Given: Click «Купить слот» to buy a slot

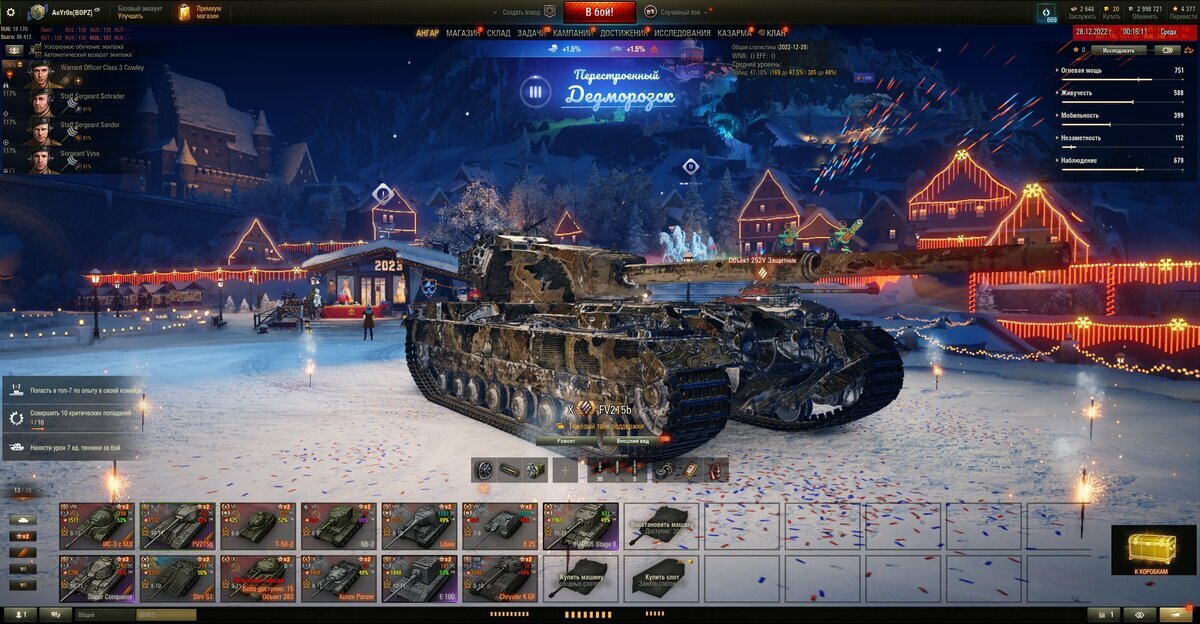Looking at the screenshot, I should pyautogui.click(x=661, y=580).
